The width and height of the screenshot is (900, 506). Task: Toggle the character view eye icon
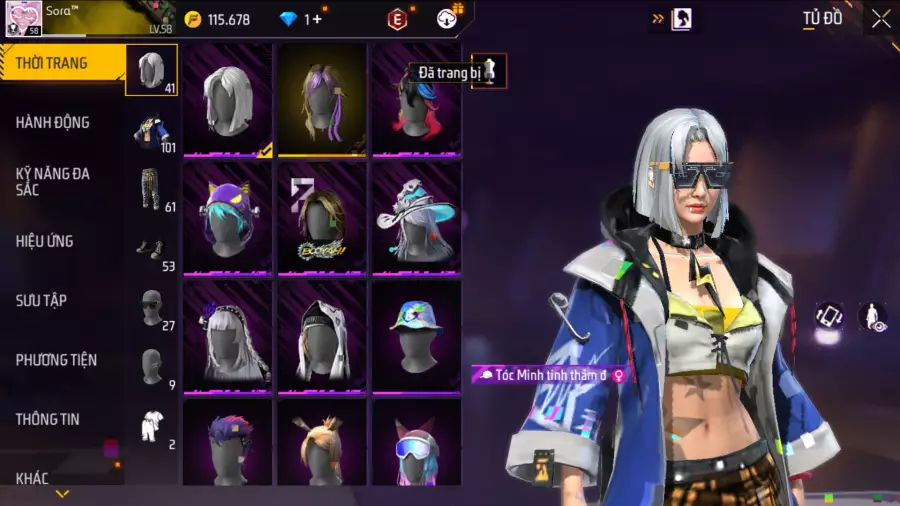[872, 317]
